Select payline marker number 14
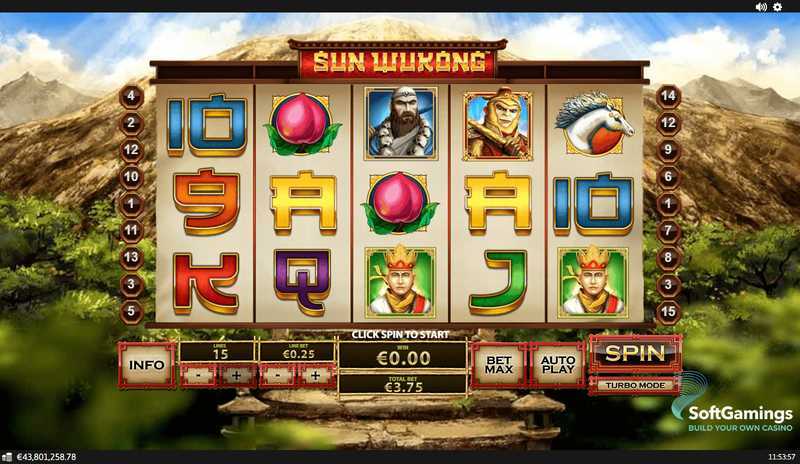 [670, 97]
